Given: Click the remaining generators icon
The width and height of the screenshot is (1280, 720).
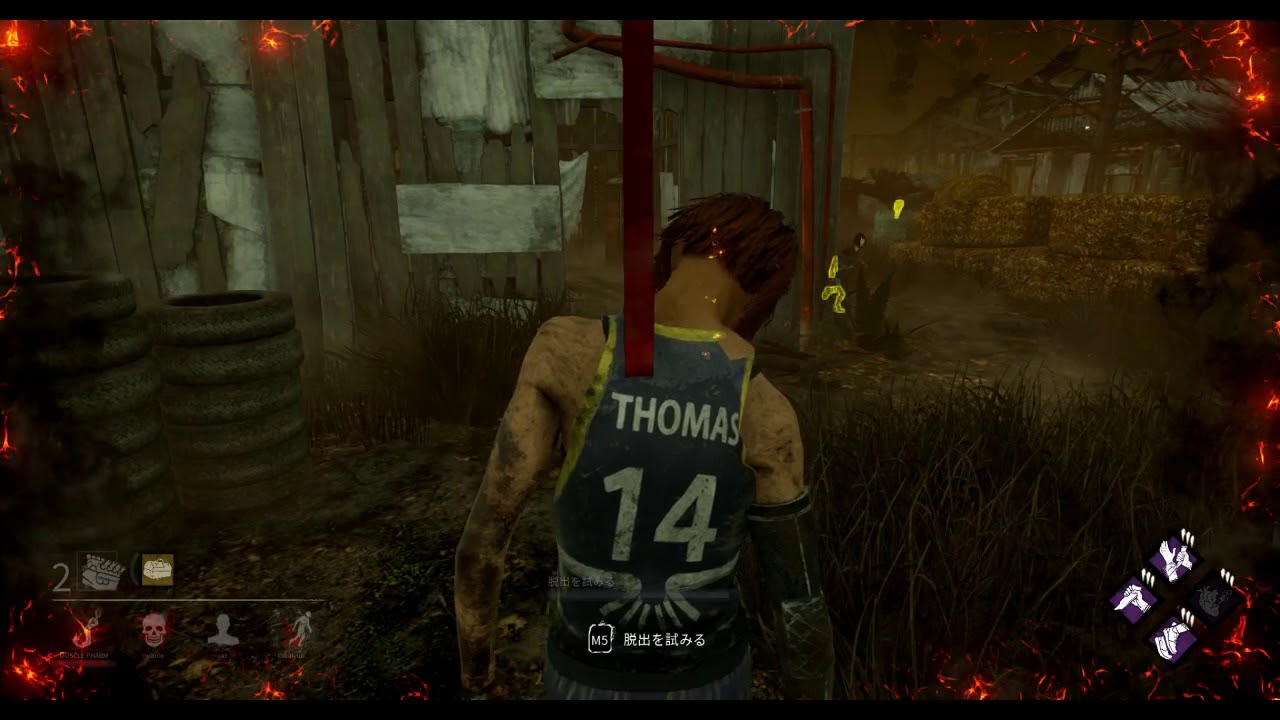Looking at the screenshot, I should 101,572.
